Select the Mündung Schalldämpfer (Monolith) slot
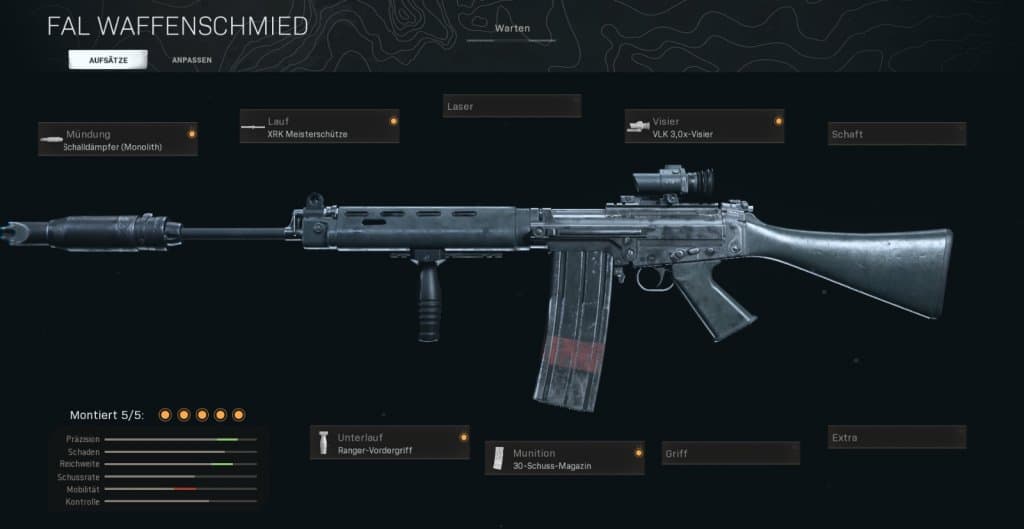 point(118,140)
